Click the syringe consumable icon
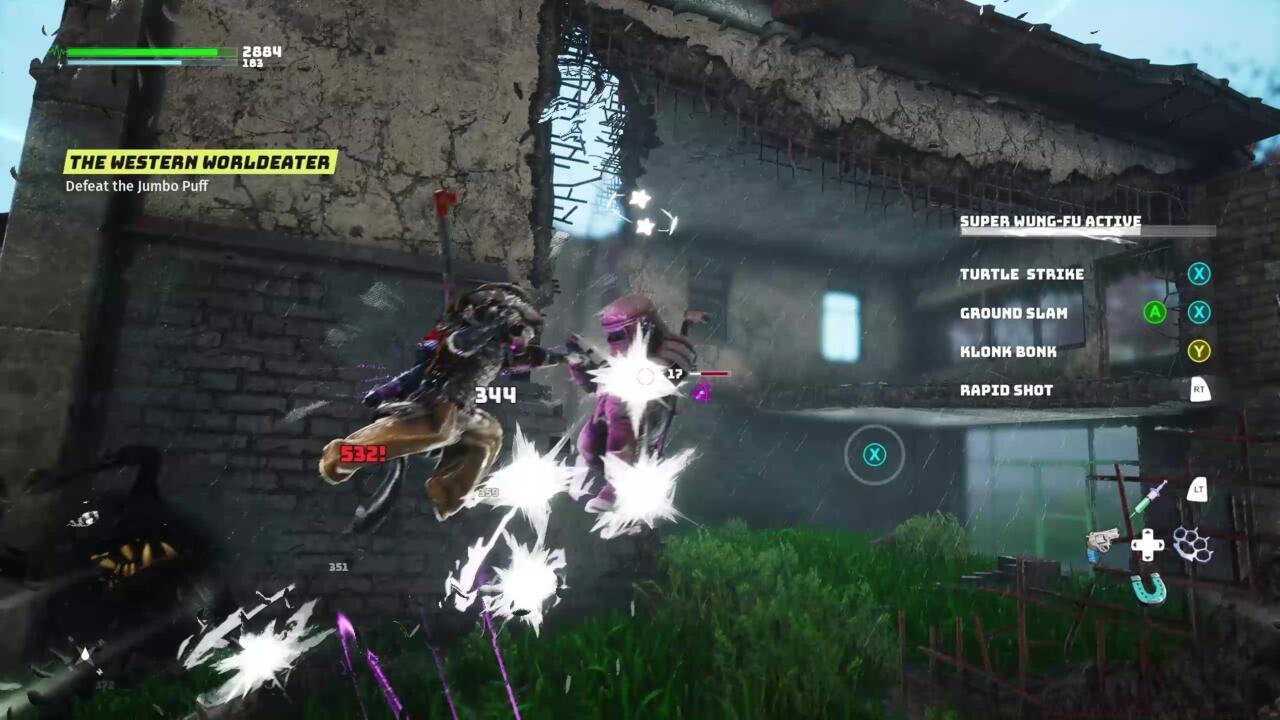Viewport: 1280px width, 720px height. pyautogui.click(x=1150, y=496)
